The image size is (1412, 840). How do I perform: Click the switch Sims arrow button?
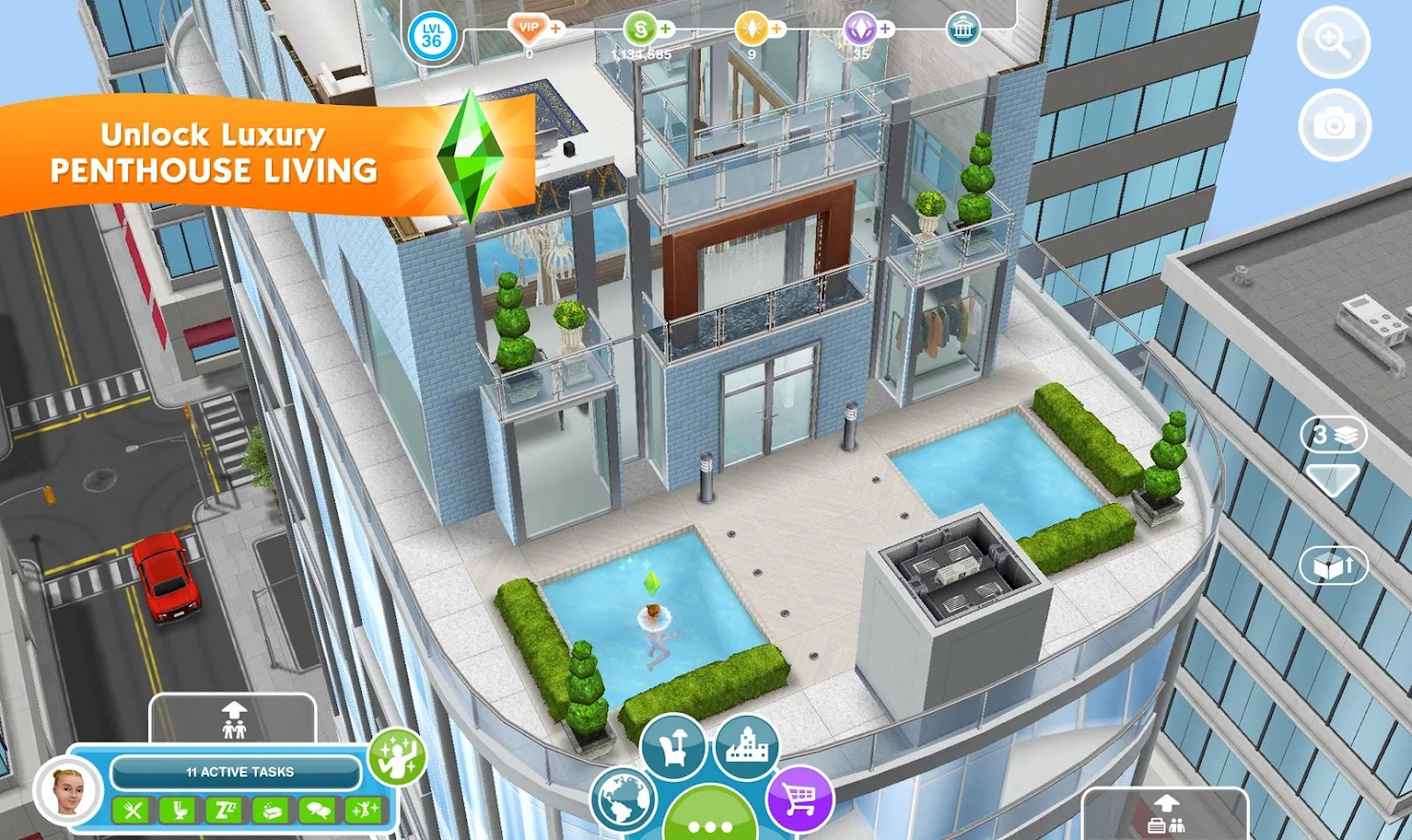232,722
